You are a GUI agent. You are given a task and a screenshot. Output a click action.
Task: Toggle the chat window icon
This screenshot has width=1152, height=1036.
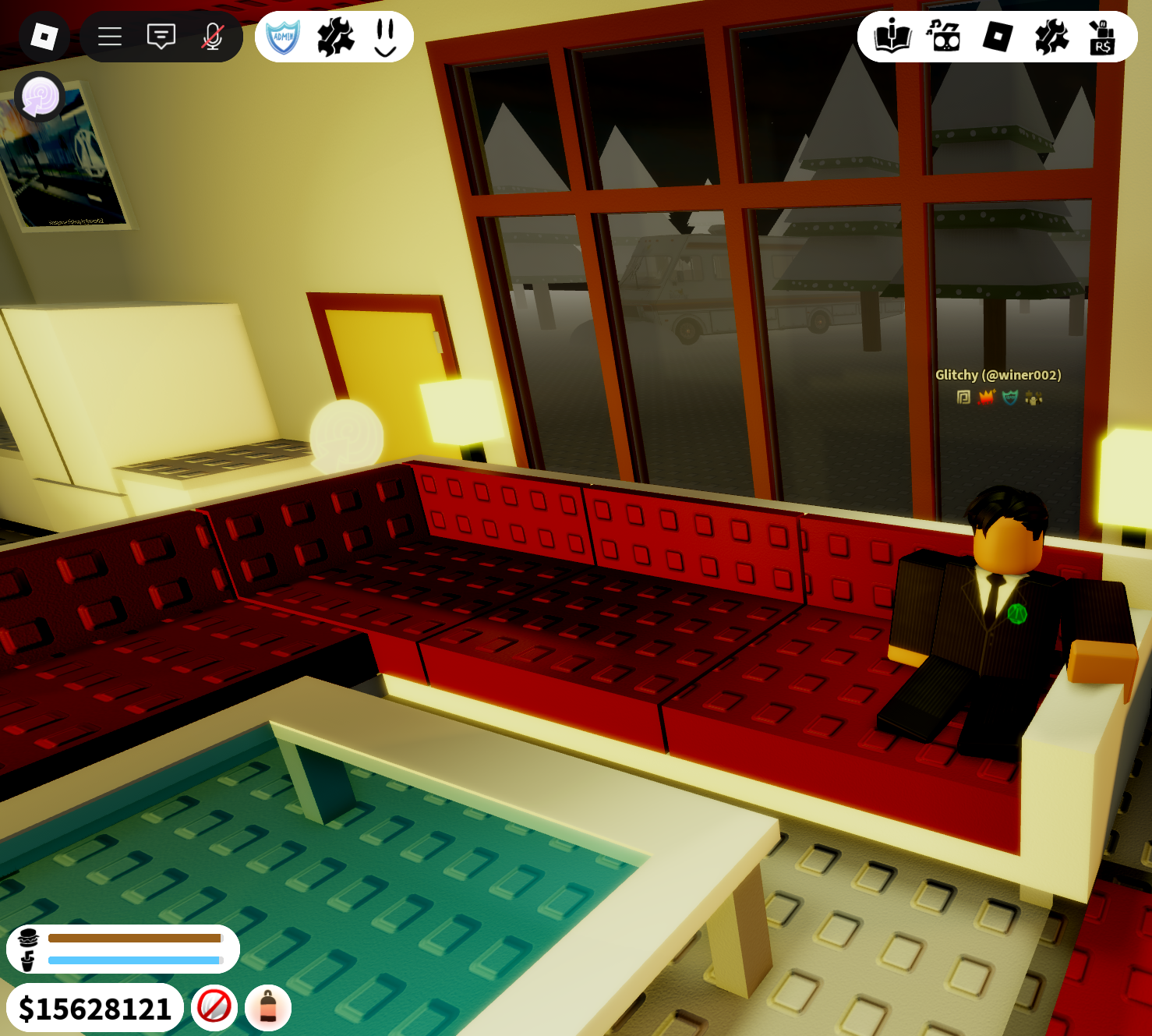pos(161,36)
